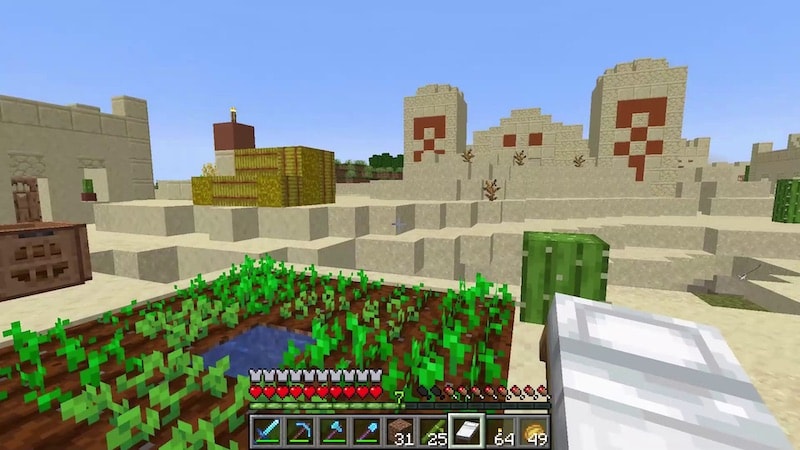Image resolution: width=800 pixels, height=450 pixels.
Task: Choose the food stack of 49
Action: point(533,431)
